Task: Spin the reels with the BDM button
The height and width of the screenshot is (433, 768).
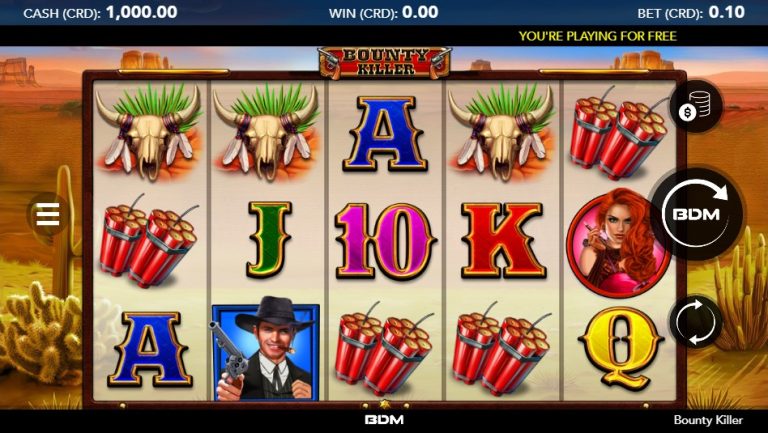Action: [x=699, y=213]
